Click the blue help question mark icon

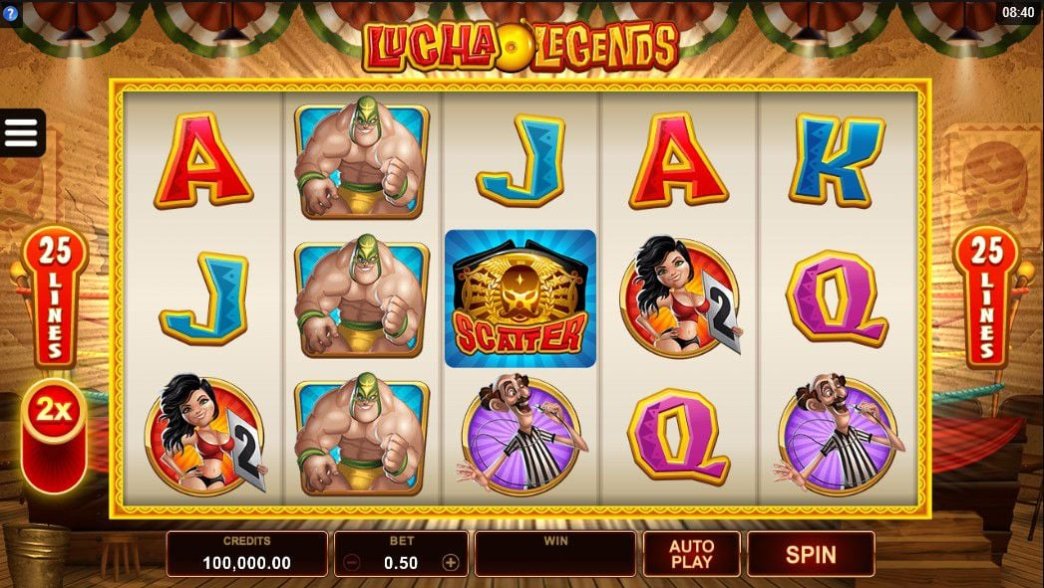tap(10, 14)
